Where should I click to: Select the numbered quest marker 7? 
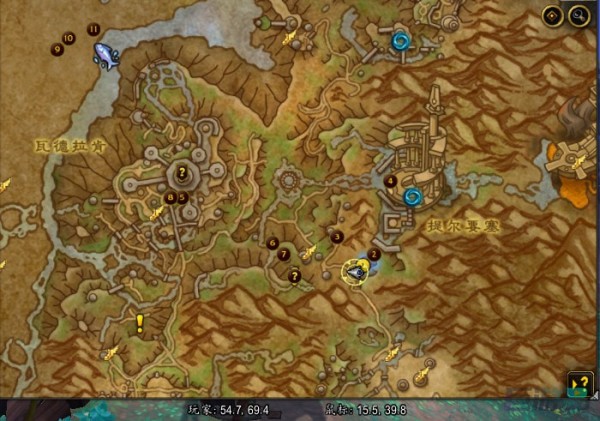tap(283, 256)
